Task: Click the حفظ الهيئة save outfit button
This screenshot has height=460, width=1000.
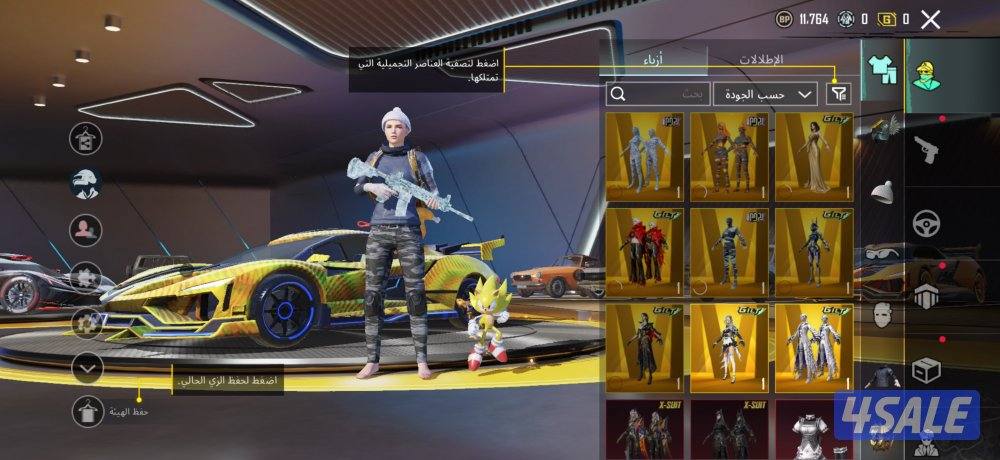Action: 90,410
